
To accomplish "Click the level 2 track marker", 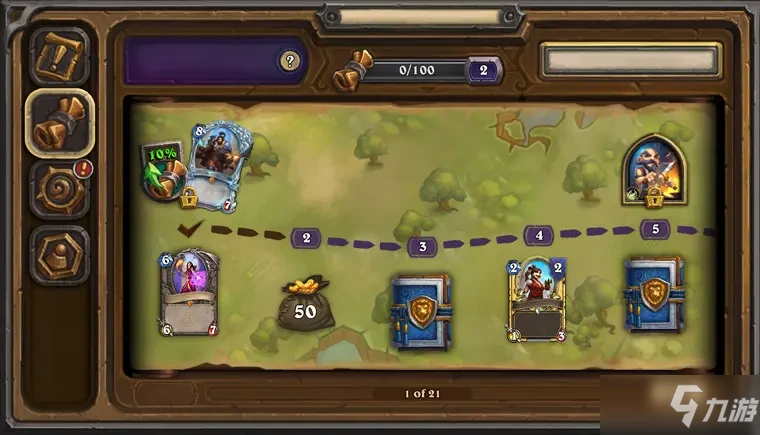I will click(305, 238).
